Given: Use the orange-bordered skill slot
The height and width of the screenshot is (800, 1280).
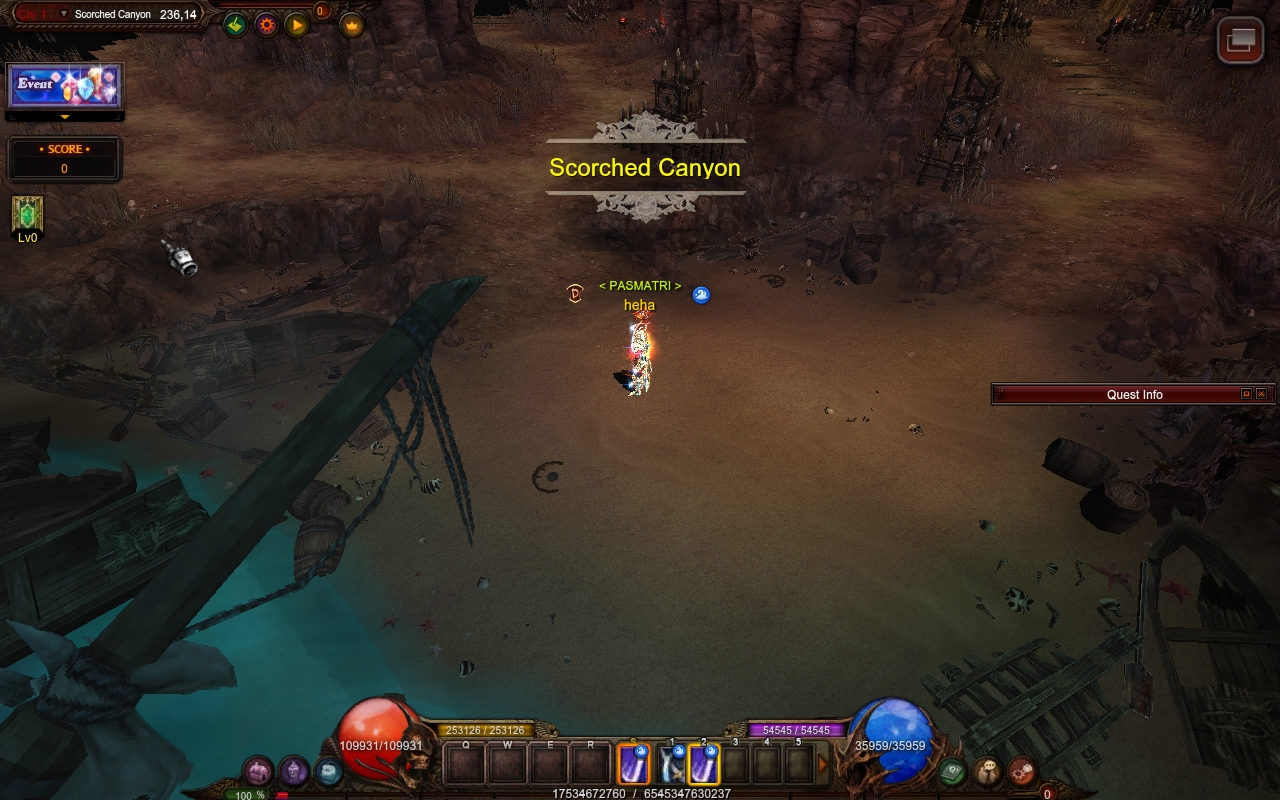Looking at the screenshot, I should point(634,765).
